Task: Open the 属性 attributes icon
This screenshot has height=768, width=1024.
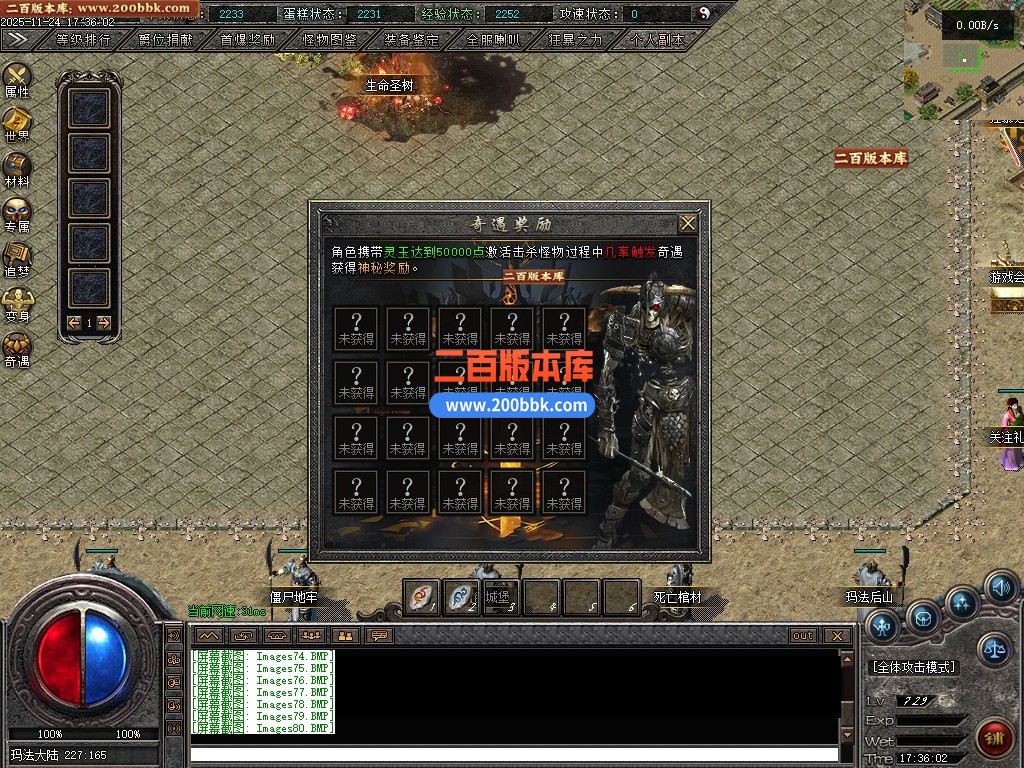Action: point(17,79)
